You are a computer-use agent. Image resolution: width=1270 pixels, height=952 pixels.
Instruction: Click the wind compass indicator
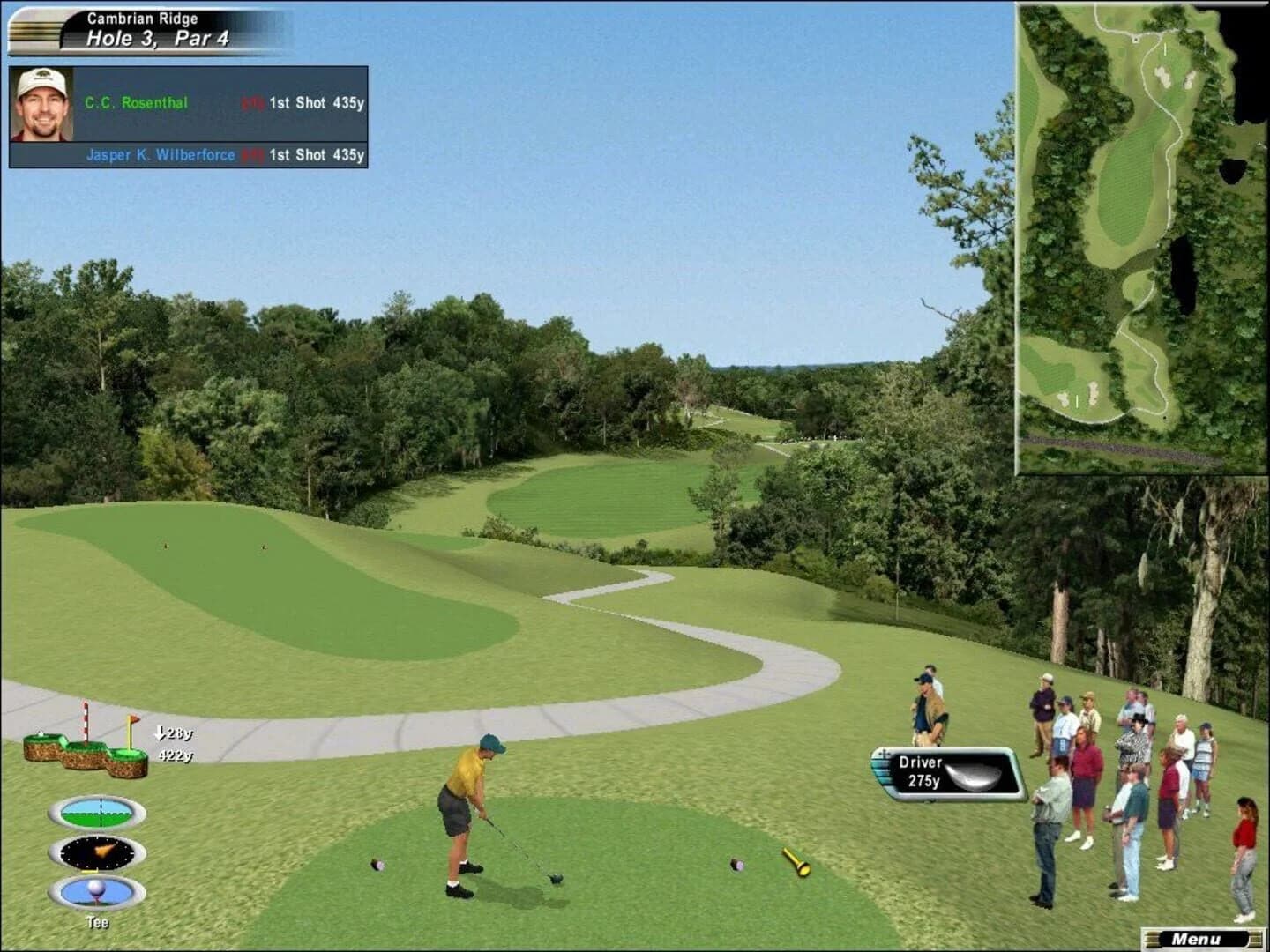click(95, 853)
